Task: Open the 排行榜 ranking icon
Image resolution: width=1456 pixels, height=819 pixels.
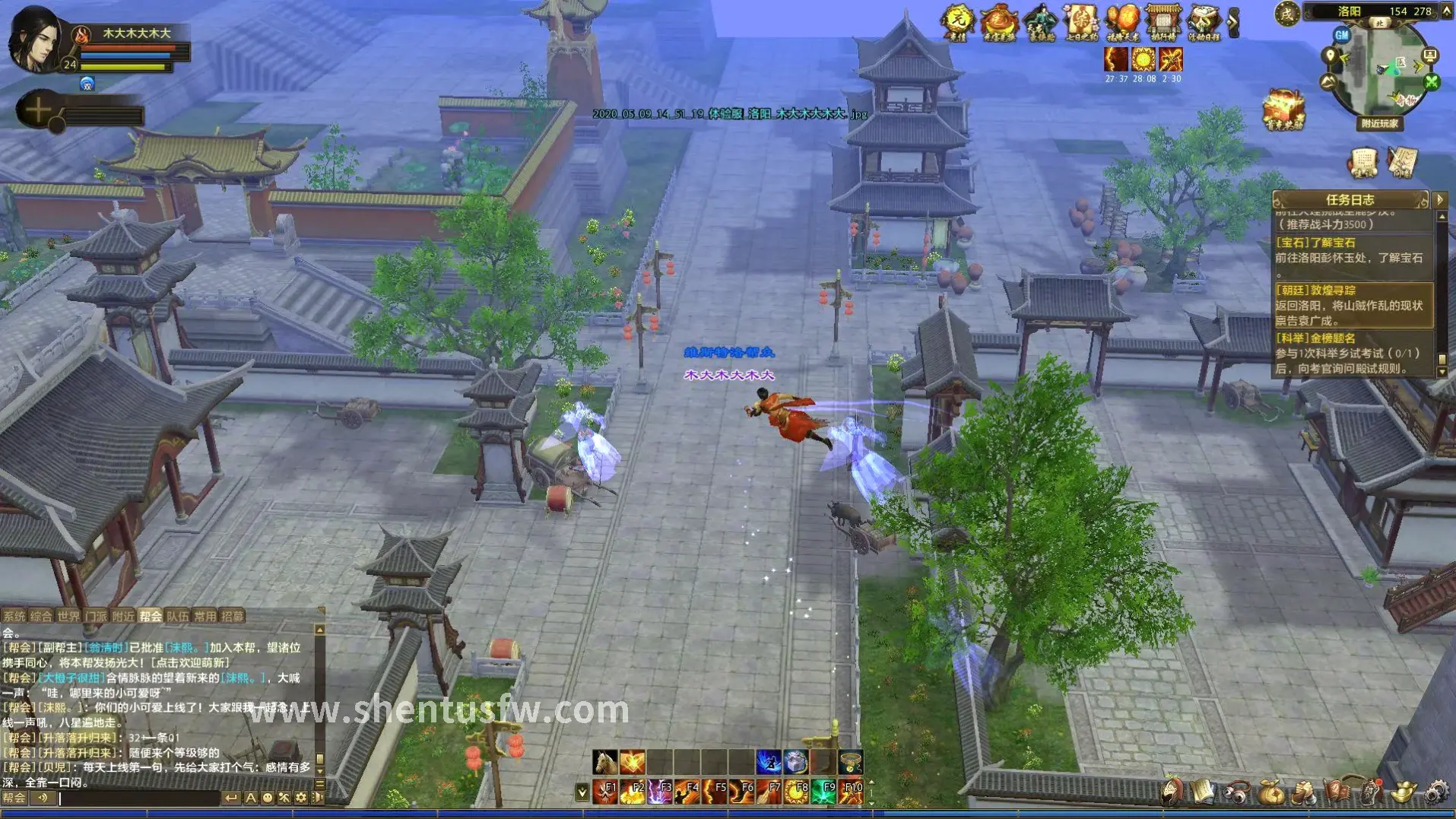Action: (x=1163, y=23)
